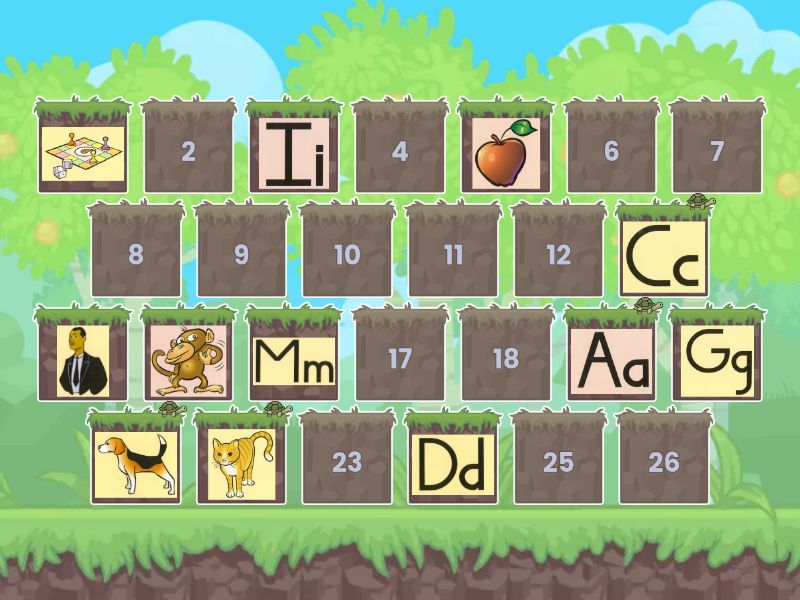The image size is (800, 600).
Task: Select the beagle dog picture tile
Action: [135, 462]
